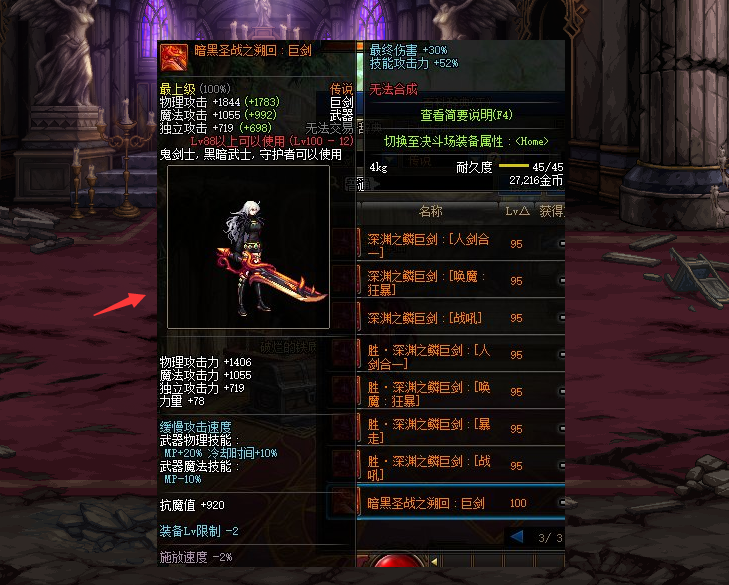The height and width of the screenshot is (585, 729).
Task: Choose the 胜 · 深渊之鳞巨剑 : [战吼] entry
Action: tap(430, 466)
